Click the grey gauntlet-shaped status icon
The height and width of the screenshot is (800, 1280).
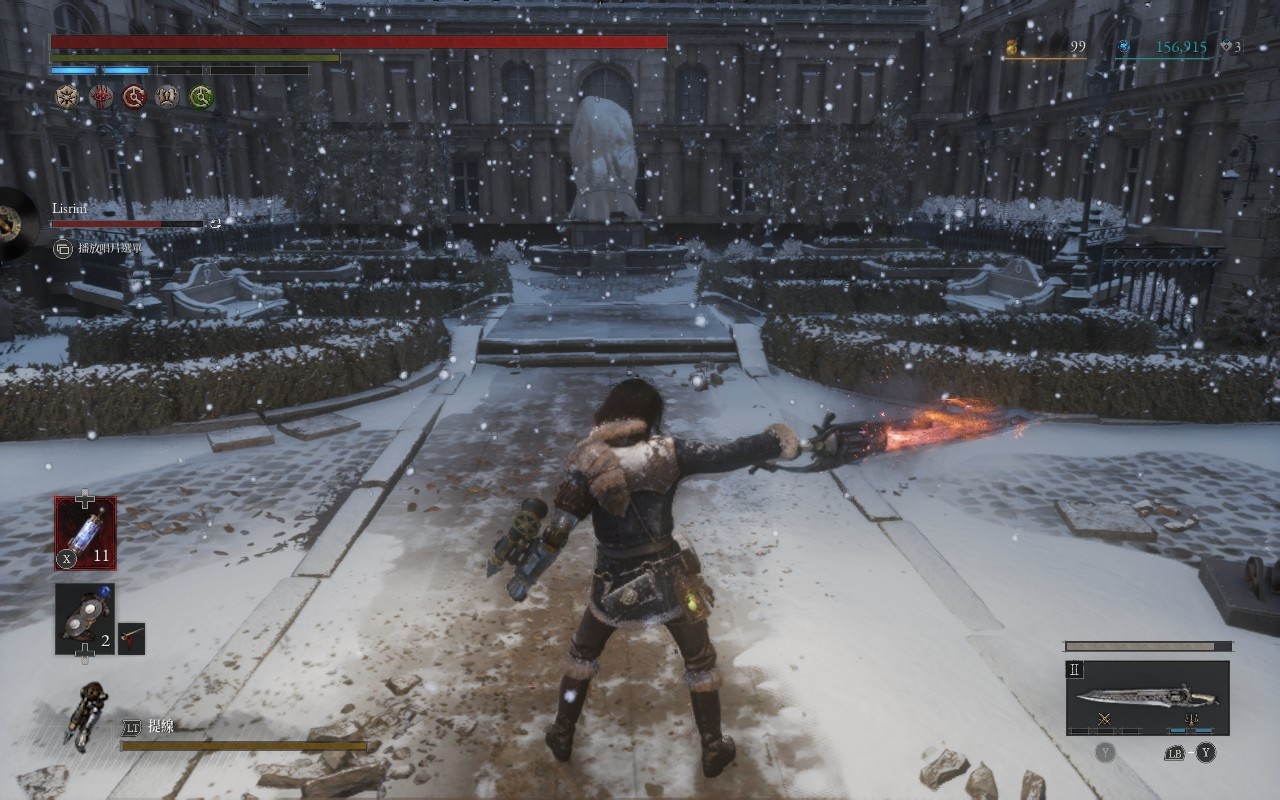point(167,97)
